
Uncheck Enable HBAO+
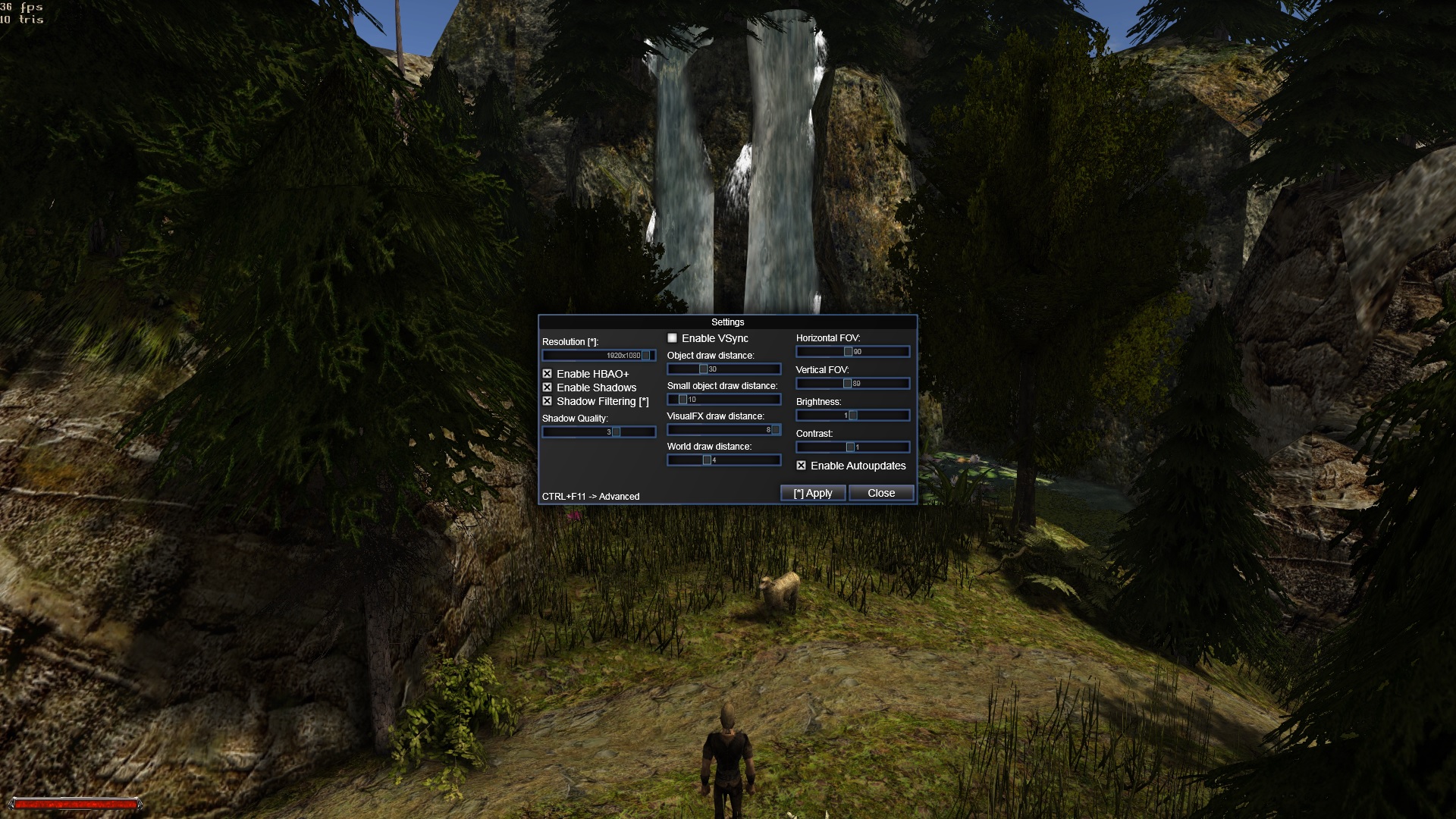547,374
